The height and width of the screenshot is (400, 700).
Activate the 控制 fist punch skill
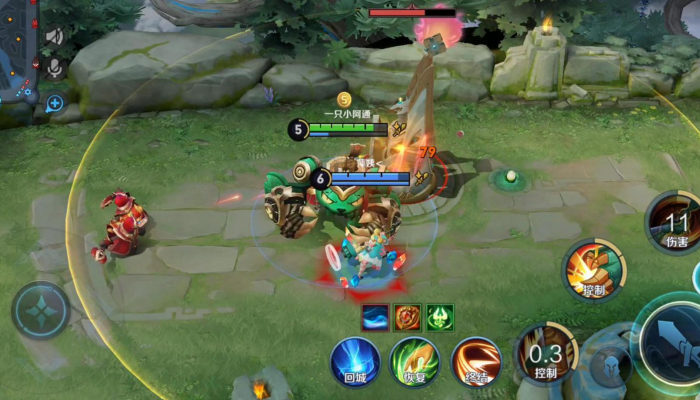[594, 268]
